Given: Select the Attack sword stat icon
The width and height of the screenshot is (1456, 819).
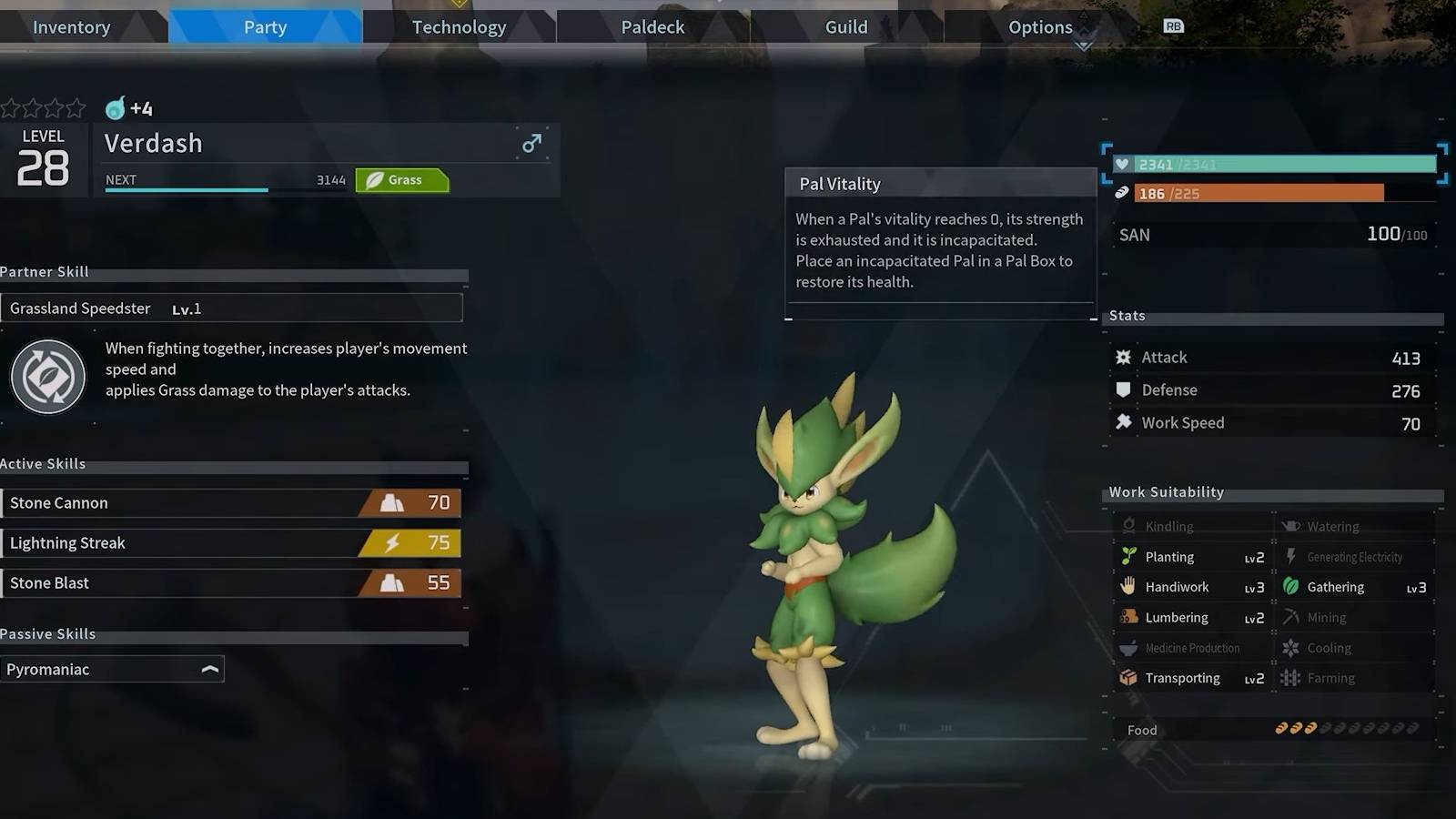Looking at the screenshot, I should [x=1124, y=357].
